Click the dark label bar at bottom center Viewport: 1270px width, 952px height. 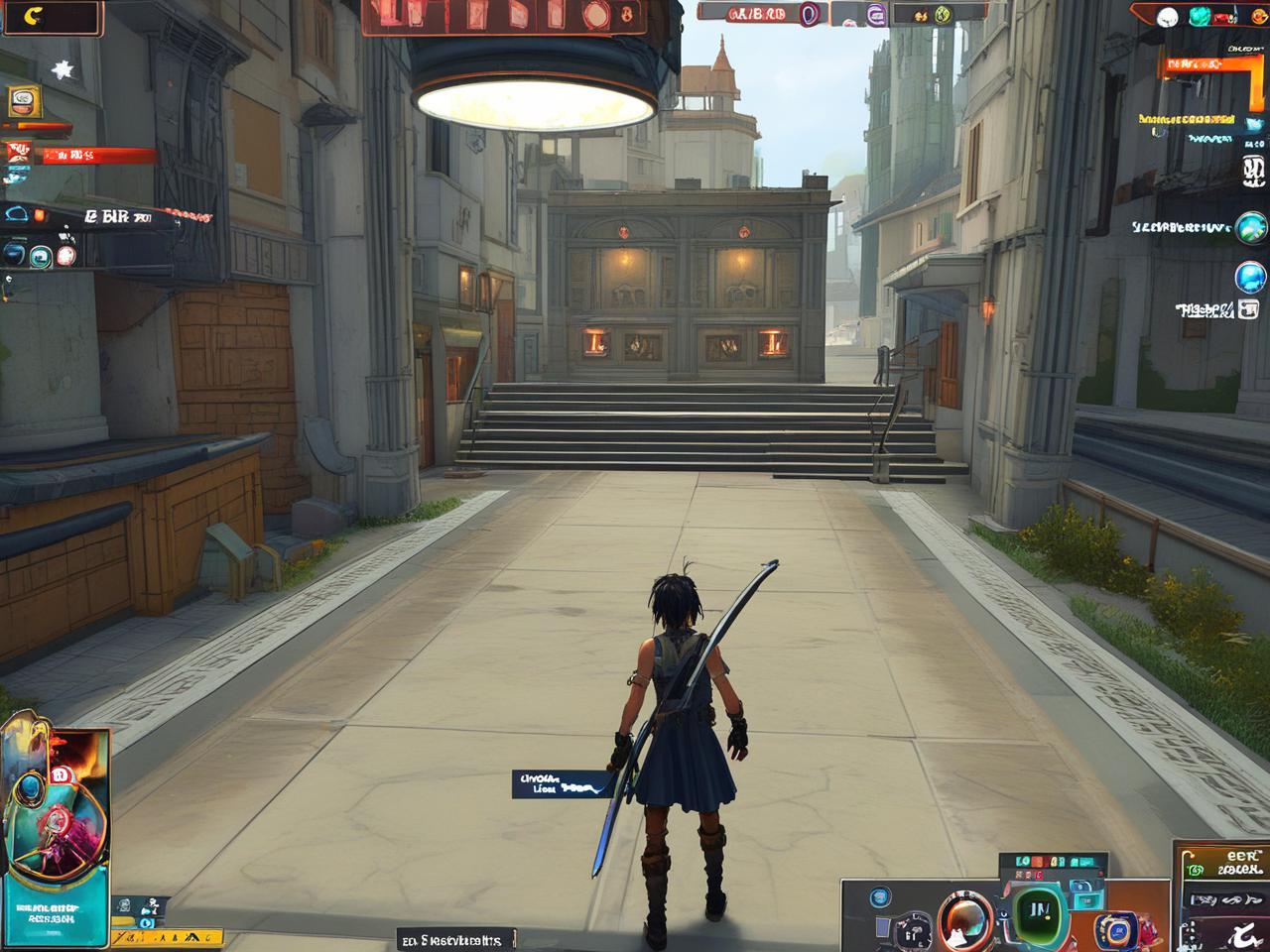tap(456, 939)
